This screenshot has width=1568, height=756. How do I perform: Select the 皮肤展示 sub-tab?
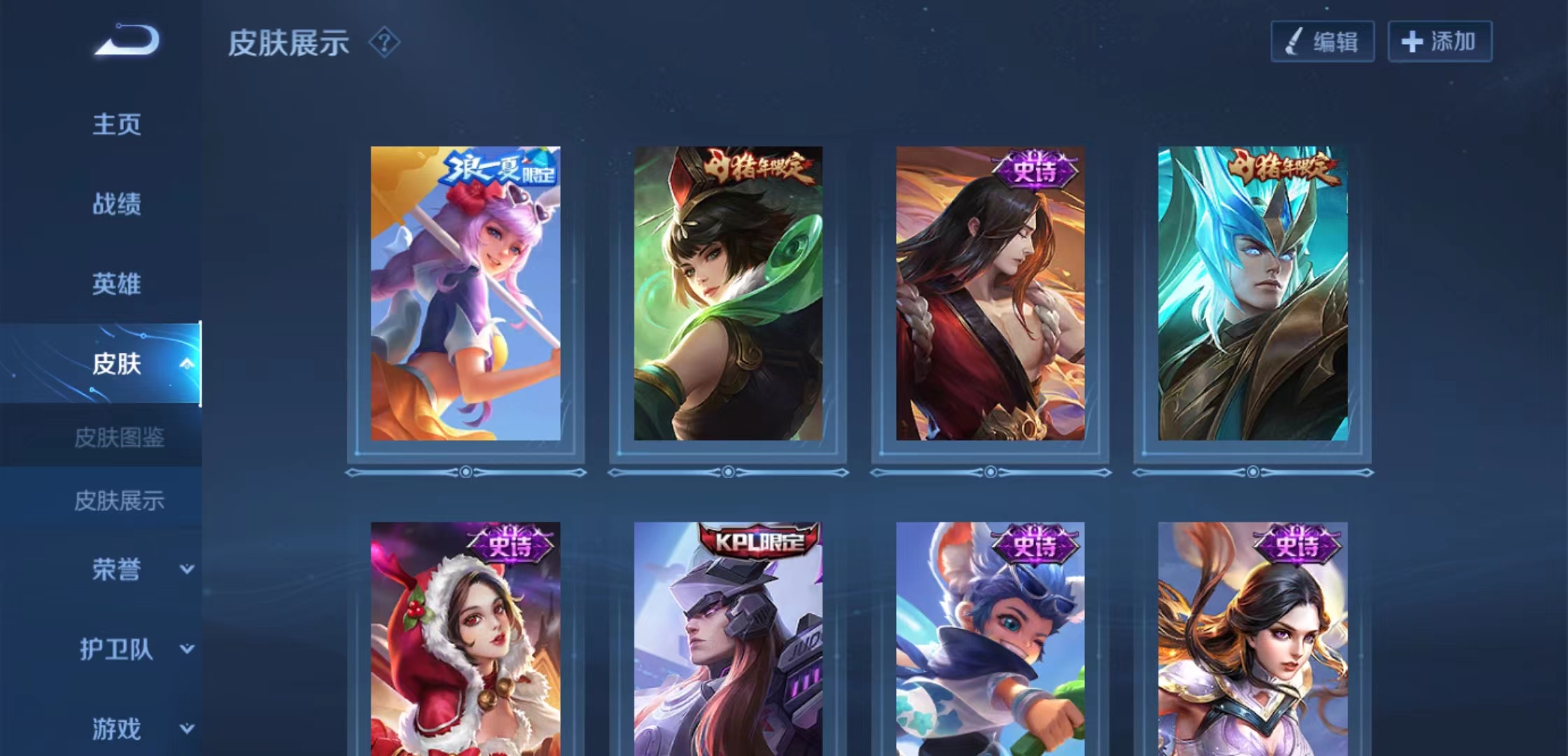tap(119, 500)
